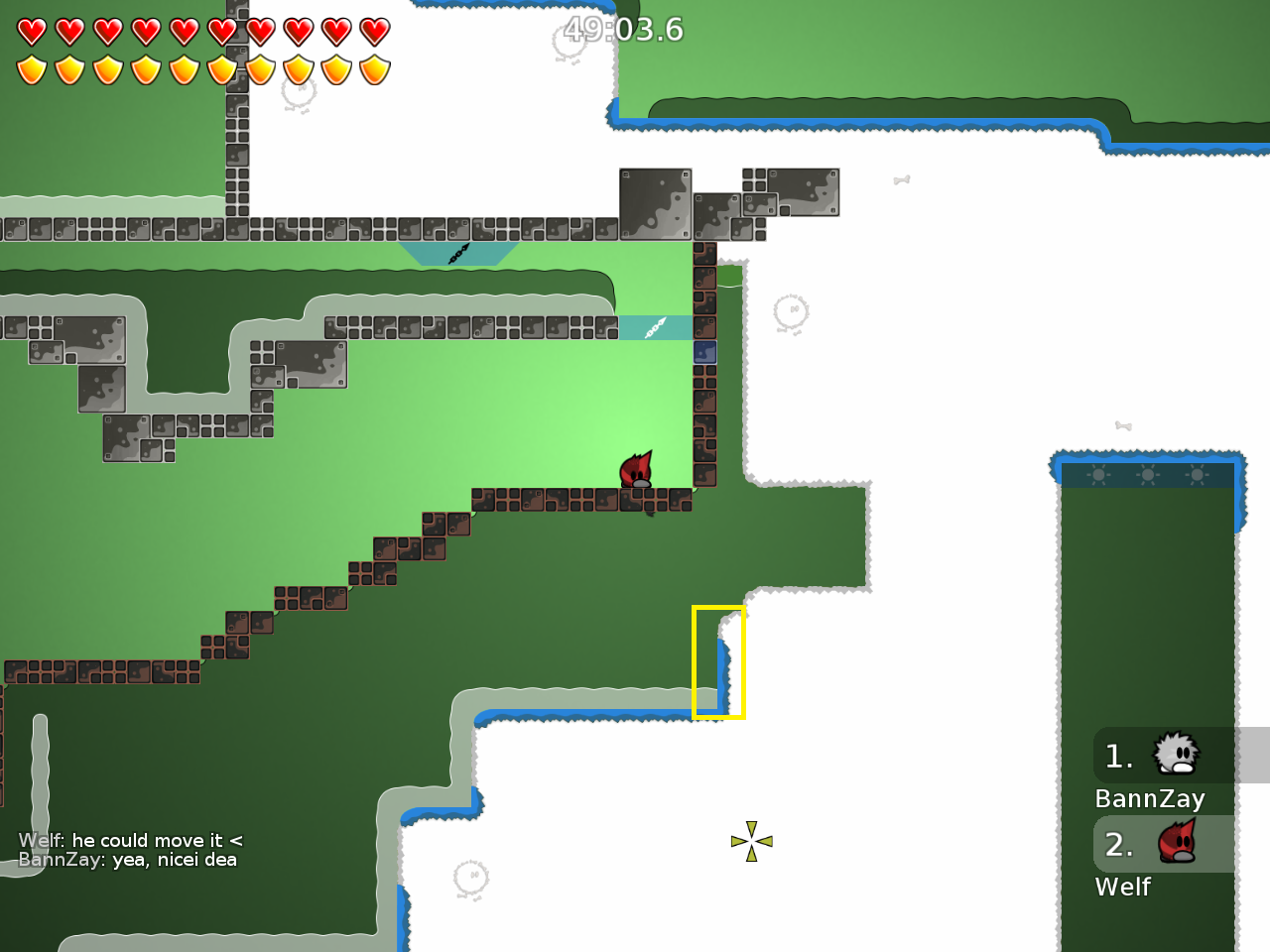Screen dimensions: 1270x952
Task: Click the chat message from Welf
Action: click(129, 840)
